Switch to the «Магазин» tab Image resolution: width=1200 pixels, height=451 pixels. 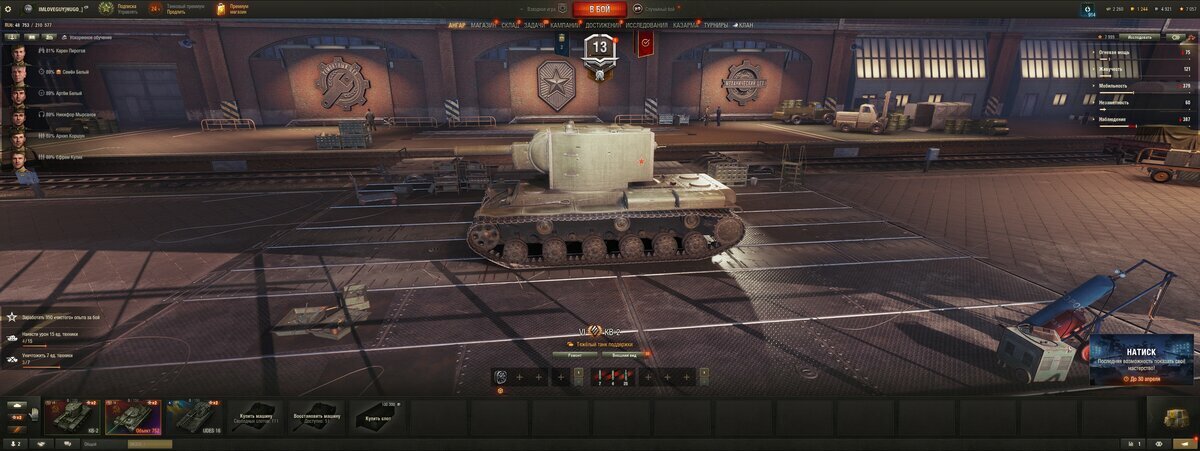[483, 25]
